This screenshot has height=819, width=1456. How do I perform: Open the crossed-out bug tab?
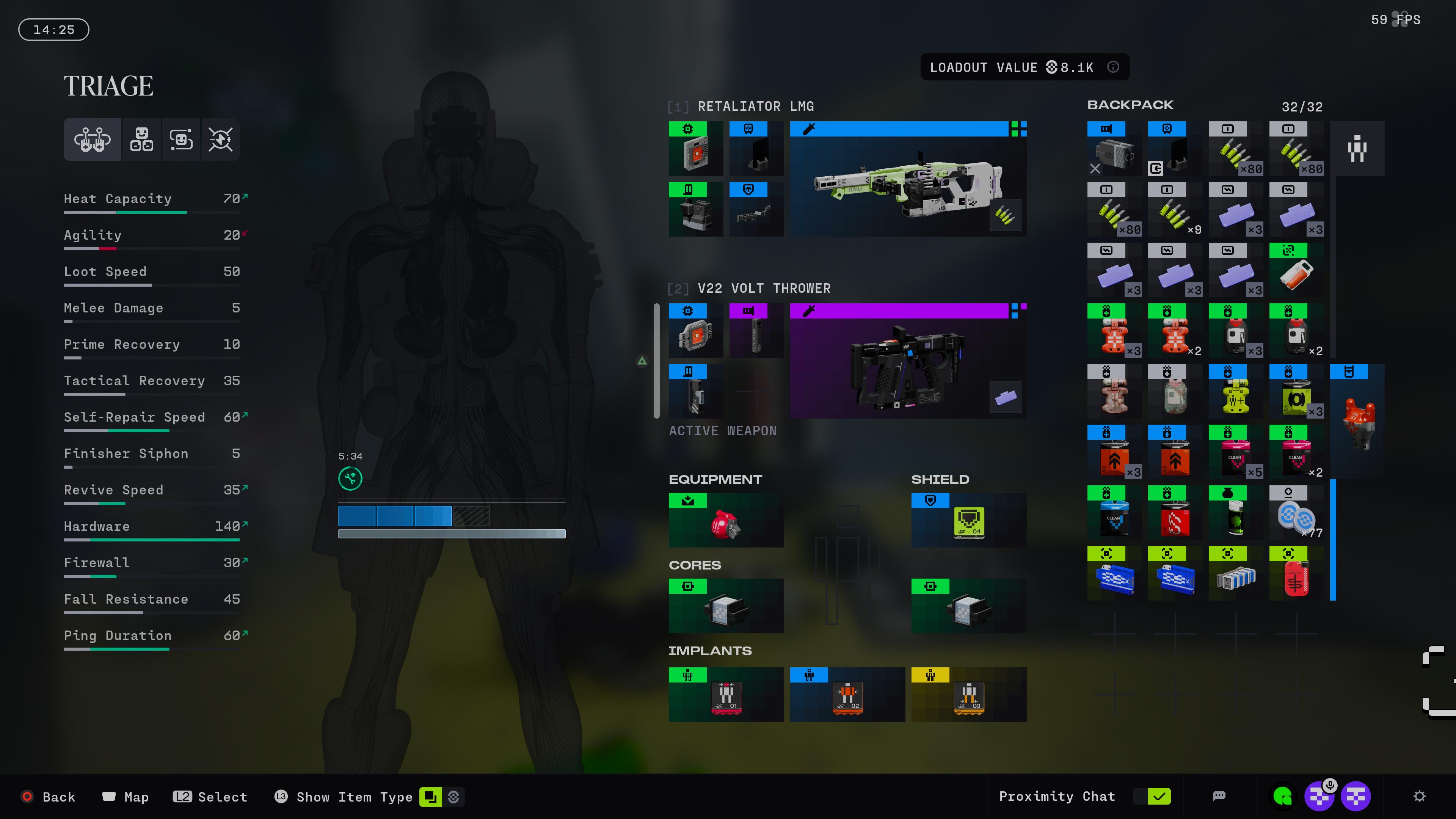pos(220,139)
